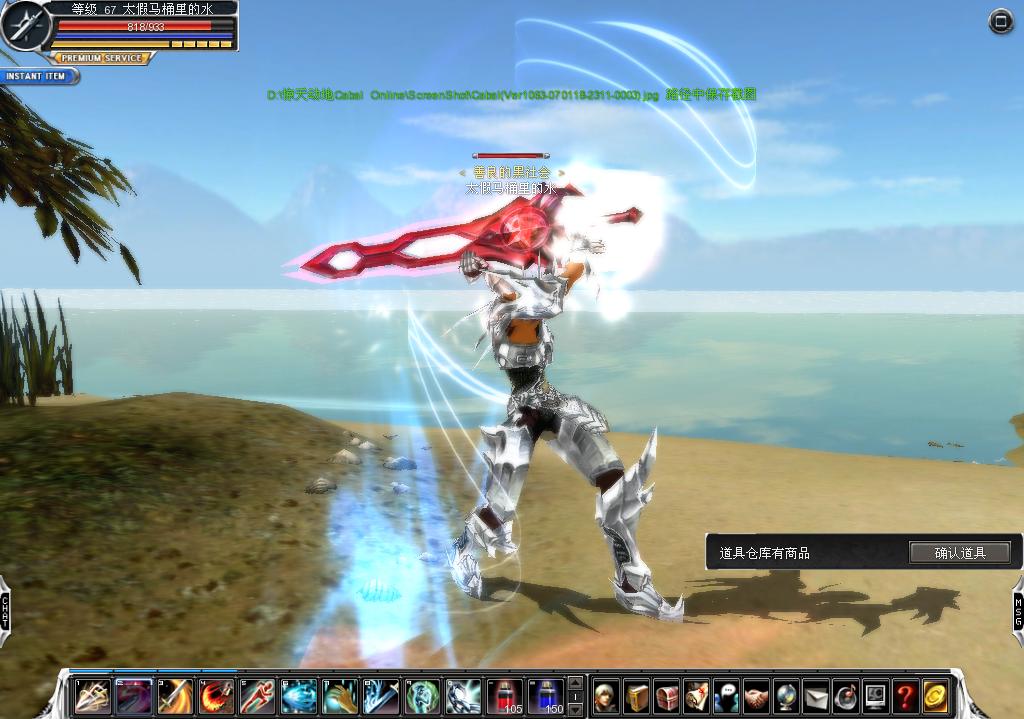Activate the golden hand skill icon

(340, 695)
